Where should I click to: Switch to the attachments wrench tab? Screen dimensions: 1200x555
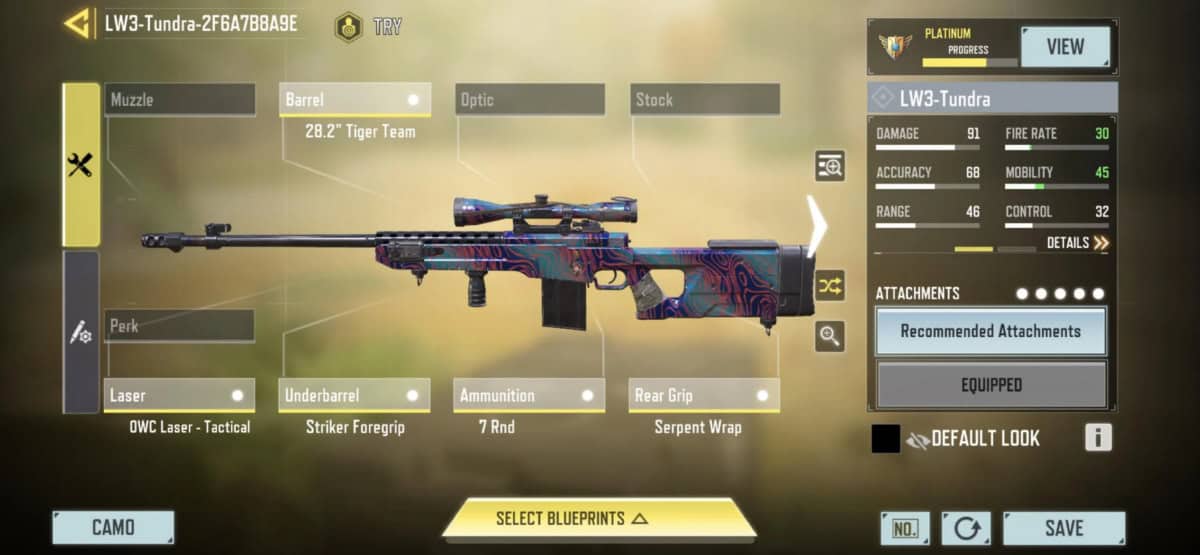[x=81, y=165]
